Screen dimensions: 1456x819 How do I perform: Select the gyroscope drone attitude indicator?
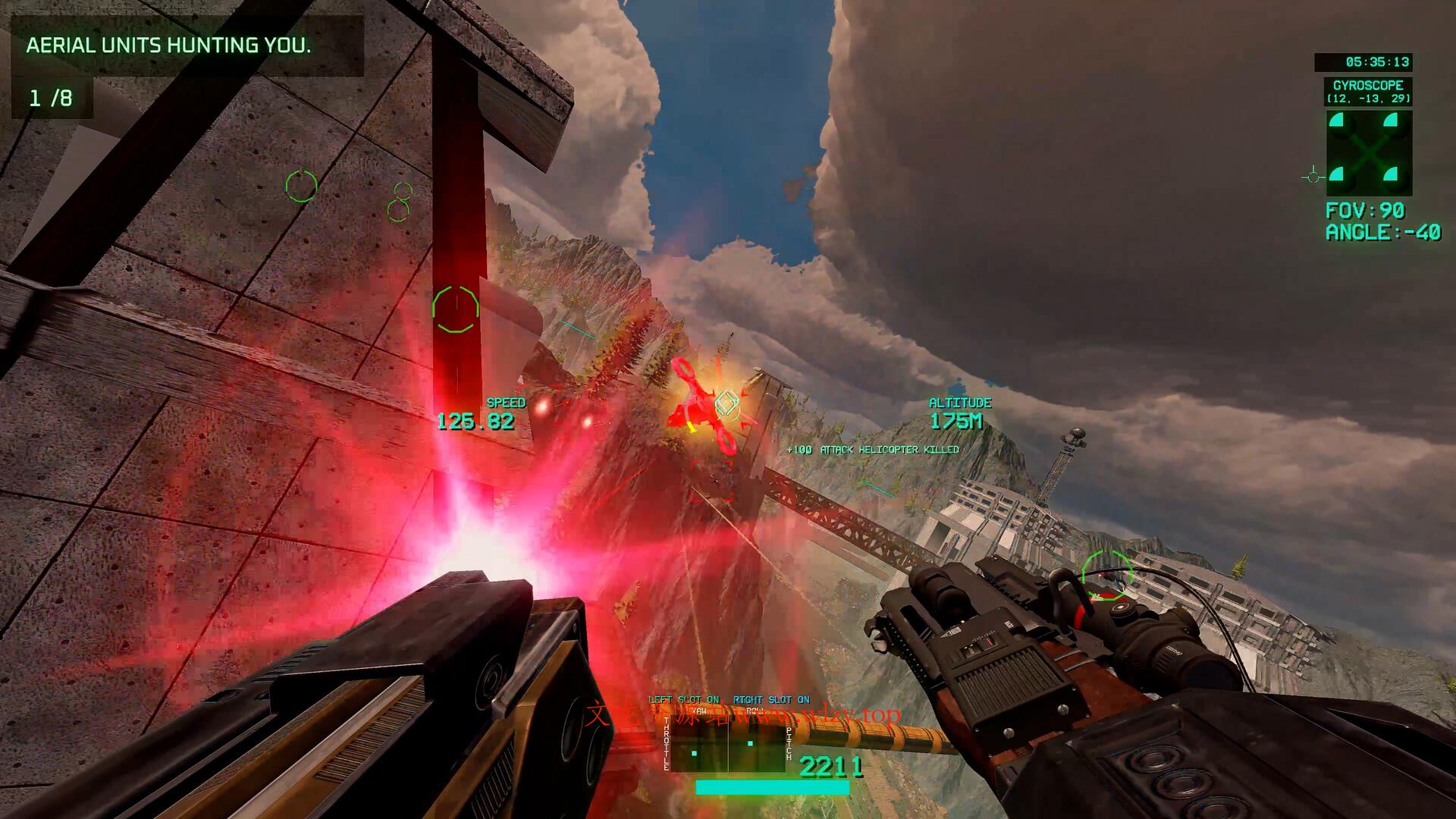(1368, 153)
